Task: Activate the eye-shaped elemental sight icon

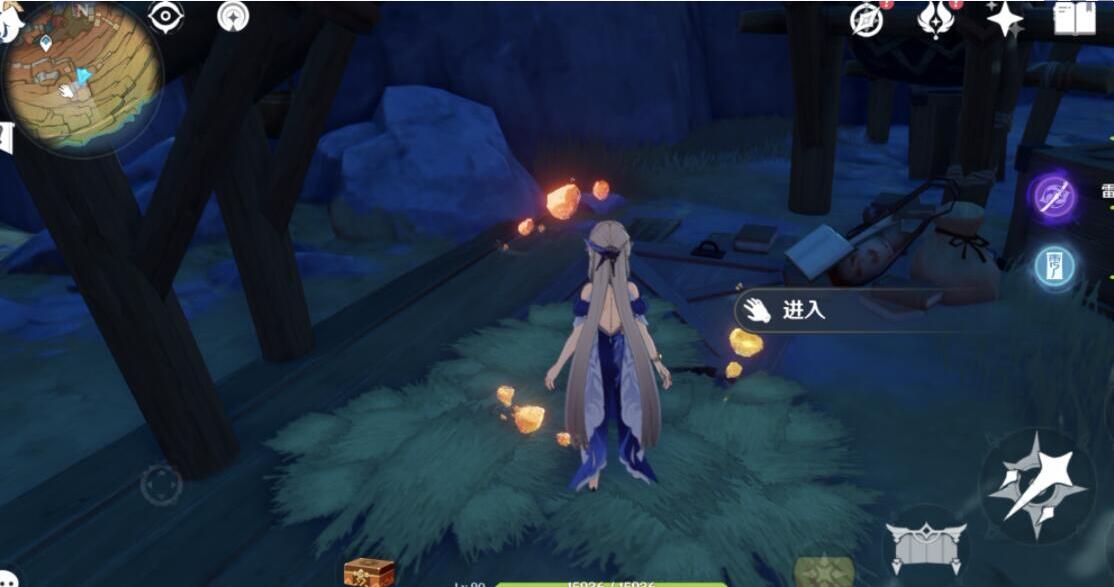Action: click(165, 17)
